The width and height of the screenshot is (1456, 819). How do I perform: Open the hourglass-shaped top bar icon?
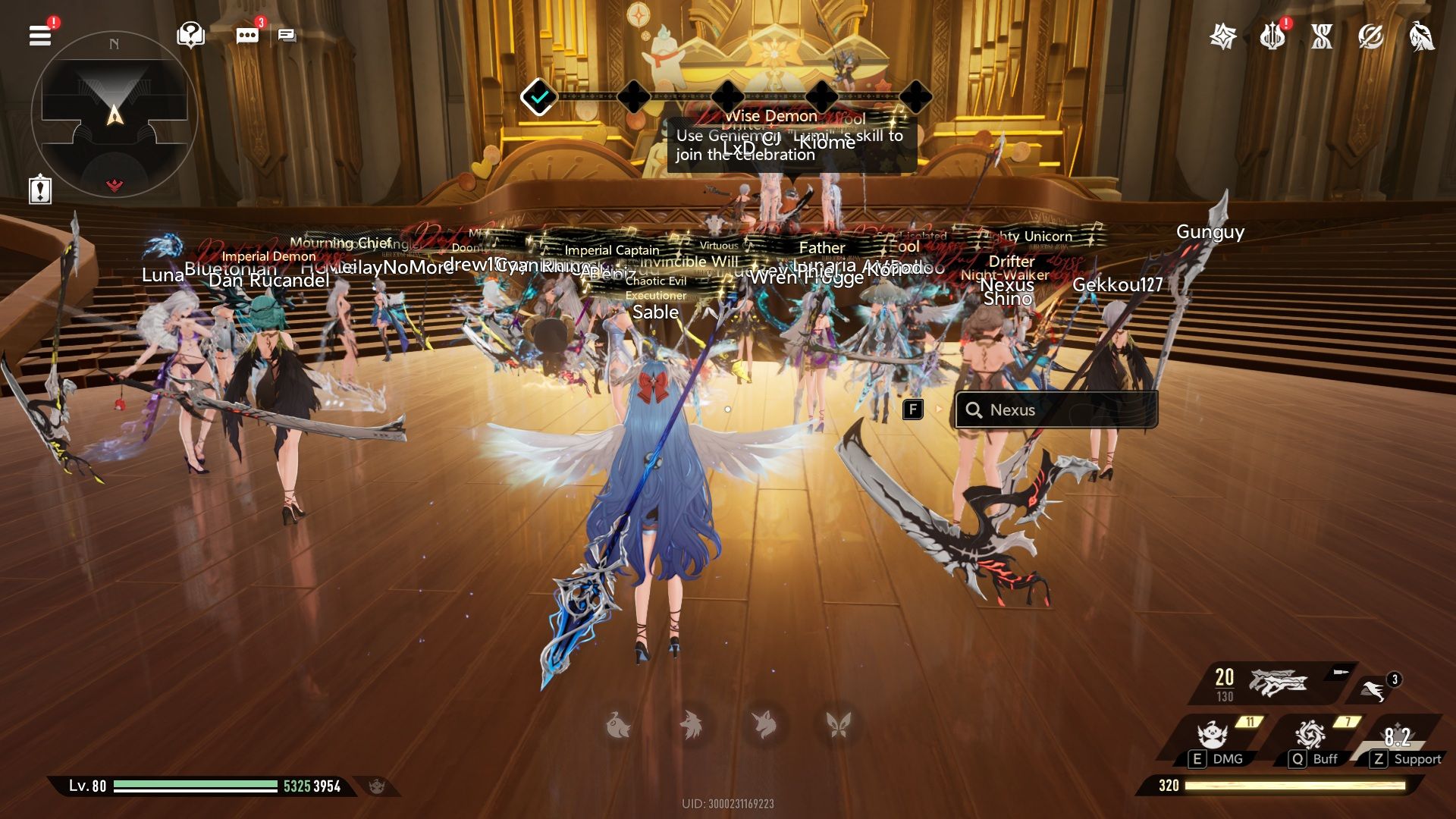pyautogui.click(x=1322, y=36)
